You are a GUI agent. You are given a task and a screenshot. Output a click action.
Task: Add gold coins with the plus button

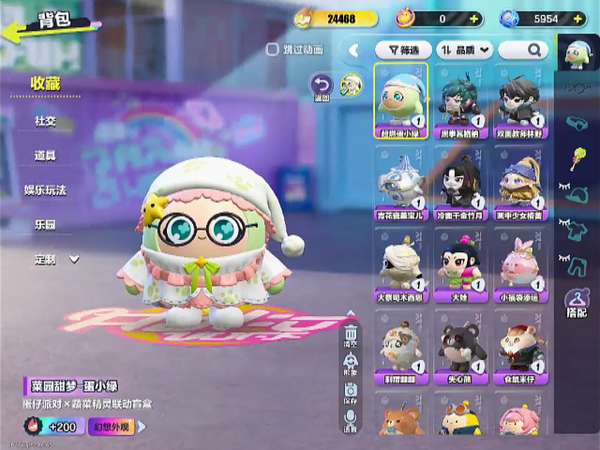(369, 18)
